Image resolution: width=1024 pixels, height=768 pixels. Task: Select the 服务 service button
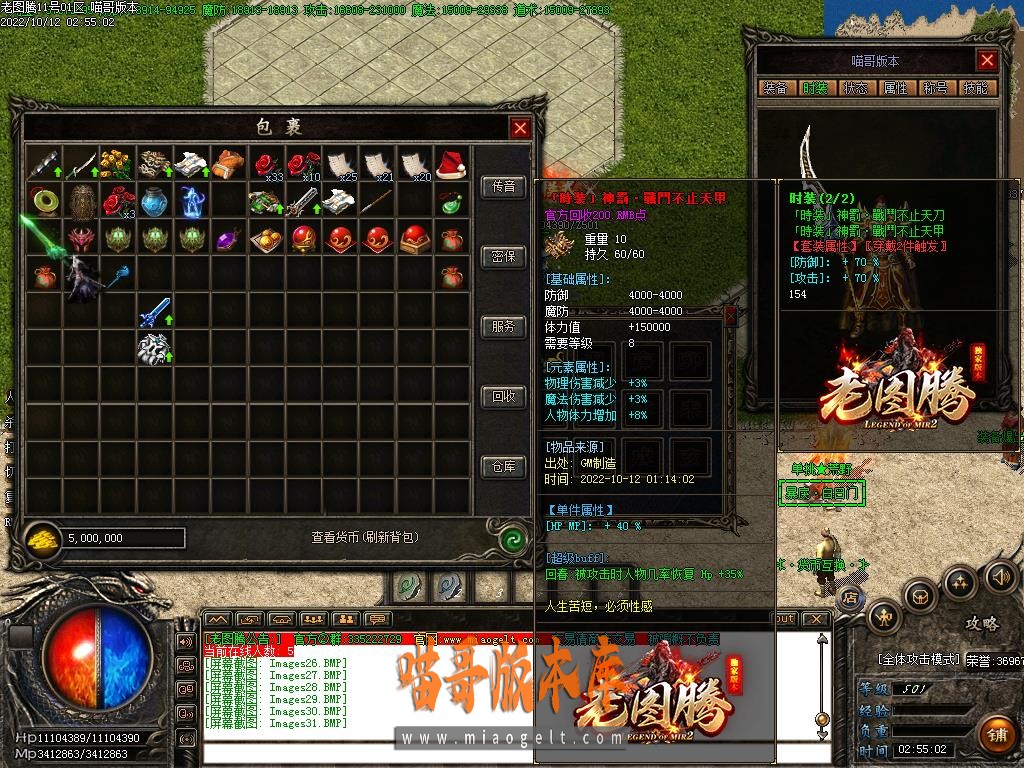tap(504, 327)
